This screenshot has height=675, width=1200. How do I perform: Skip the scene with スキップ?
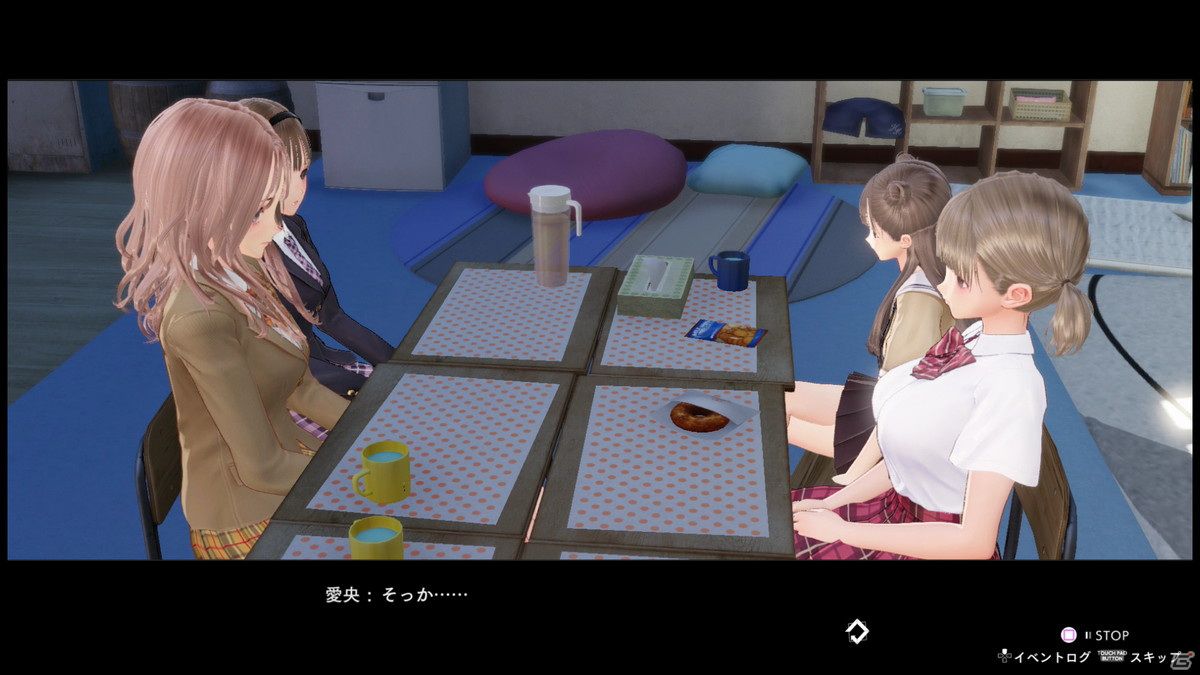point(1153,657)
